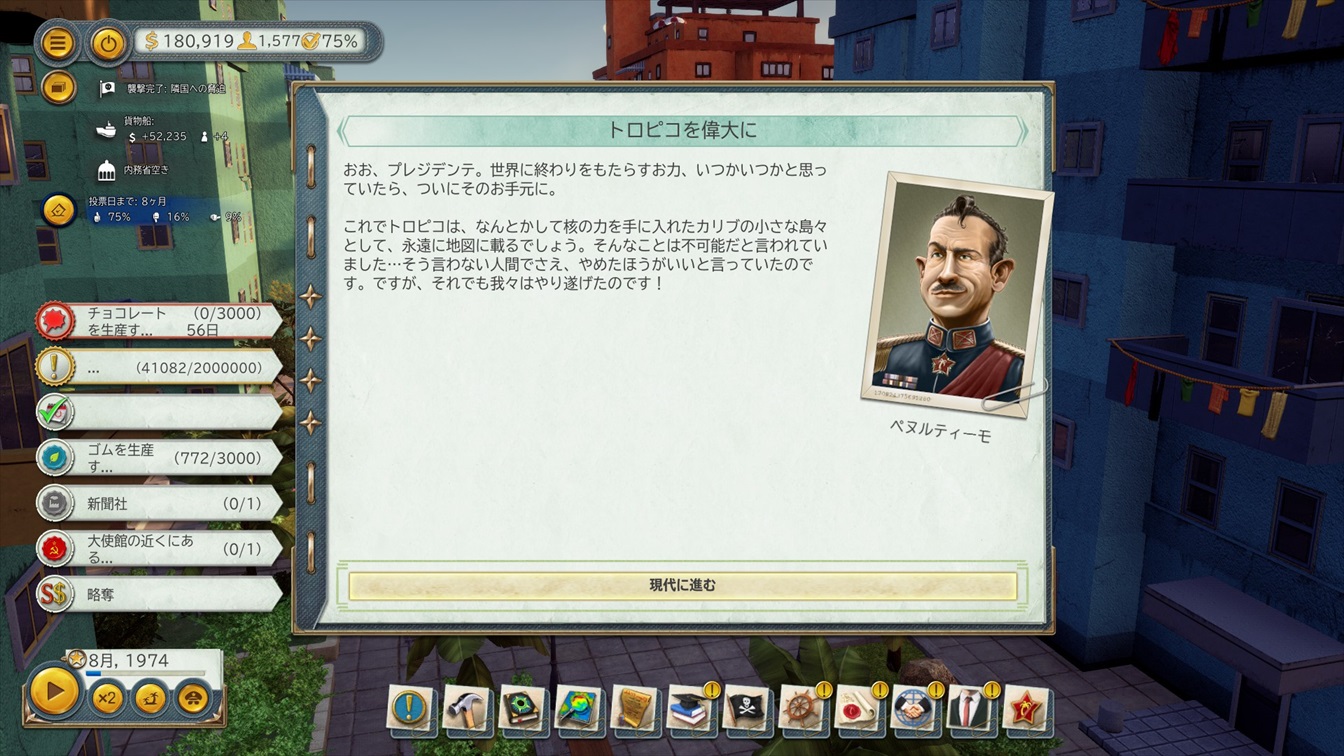Click the election ballot icon
This screenshot has height=756, width=1344.
pos(59,210)
